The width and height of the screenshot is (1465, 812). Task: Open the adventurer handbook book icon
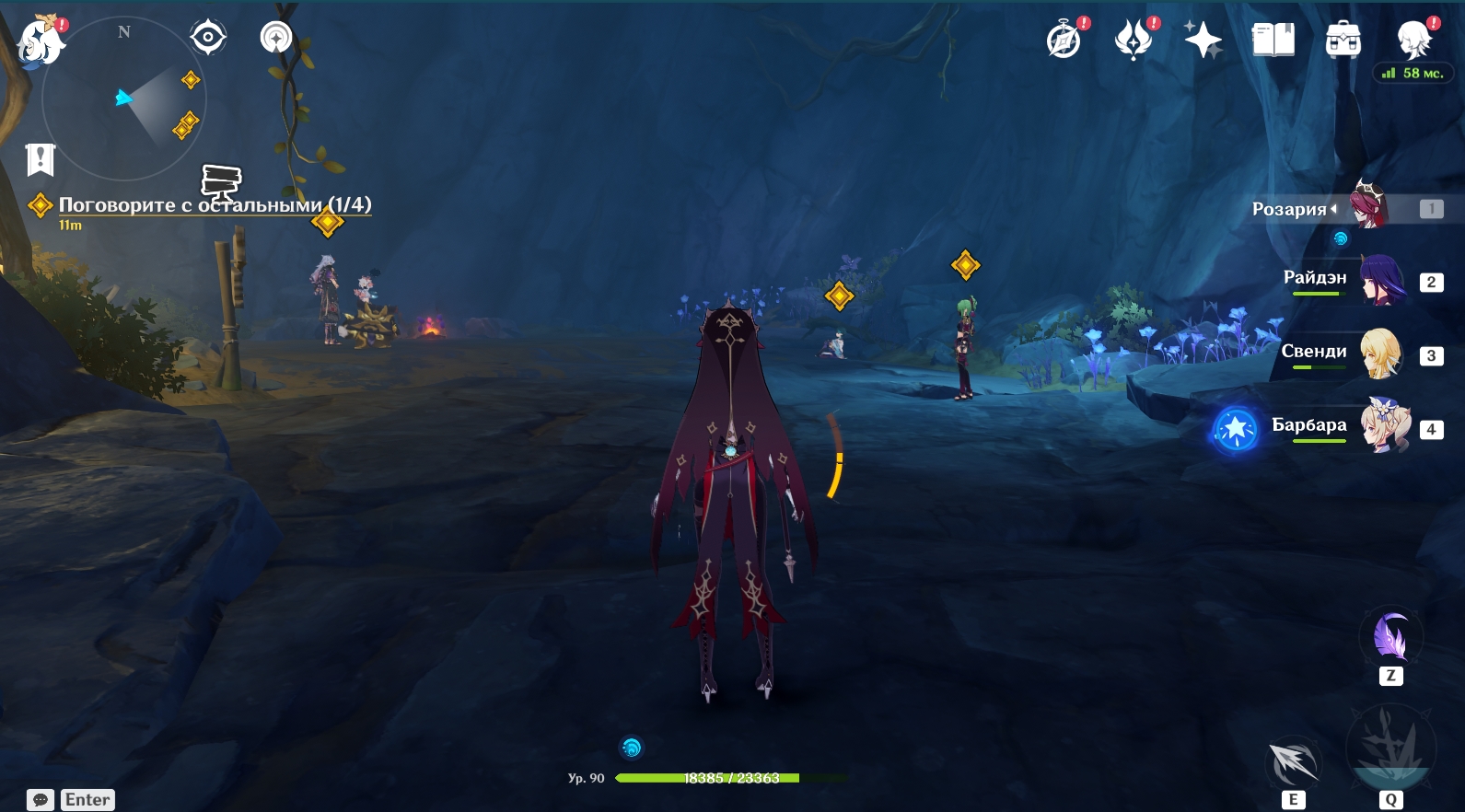(x=1273, y=41)
